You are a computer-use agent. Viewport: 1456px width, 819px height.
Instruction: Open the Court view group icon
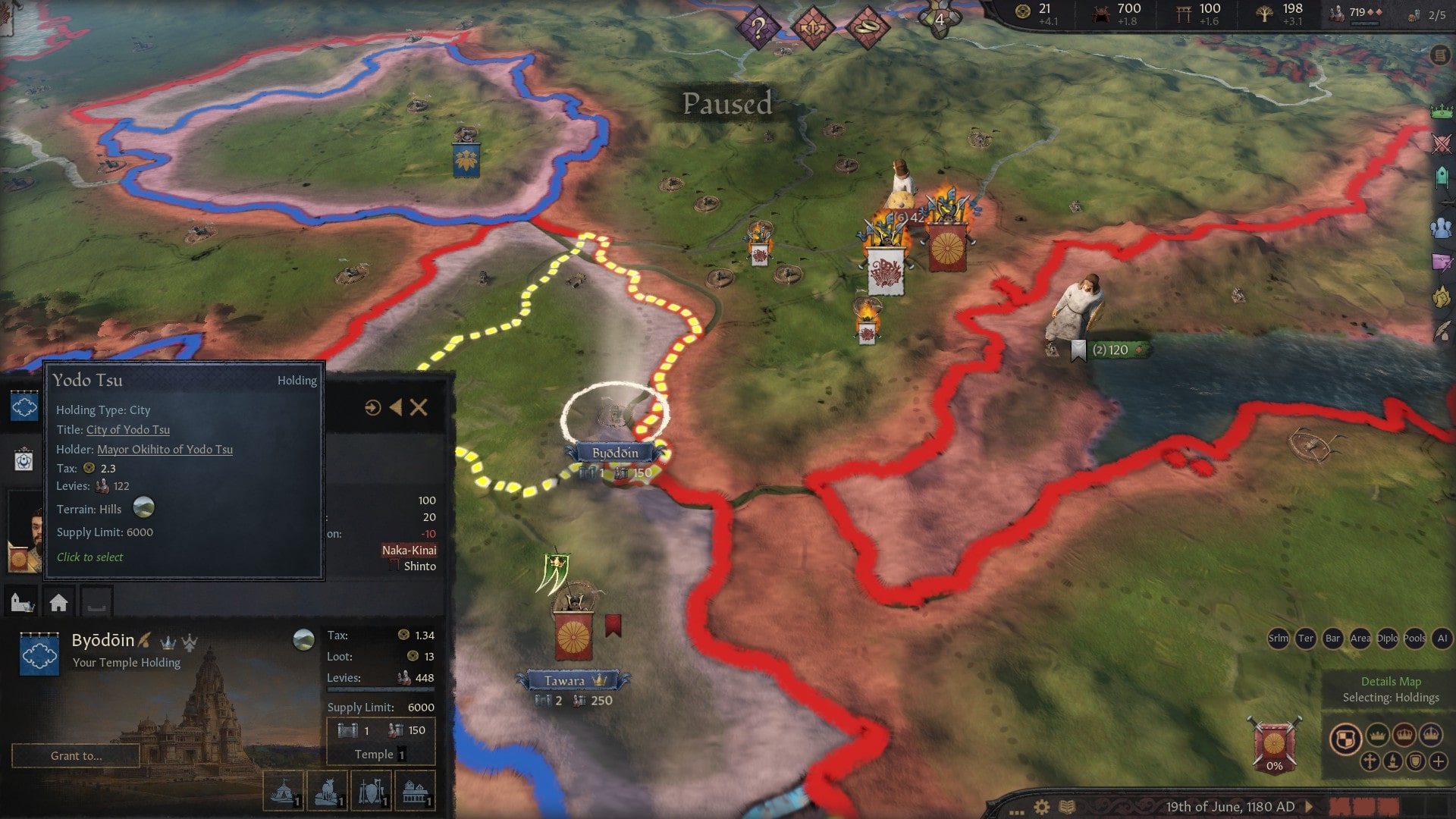pyautogui.click(x=1439, y=226)
